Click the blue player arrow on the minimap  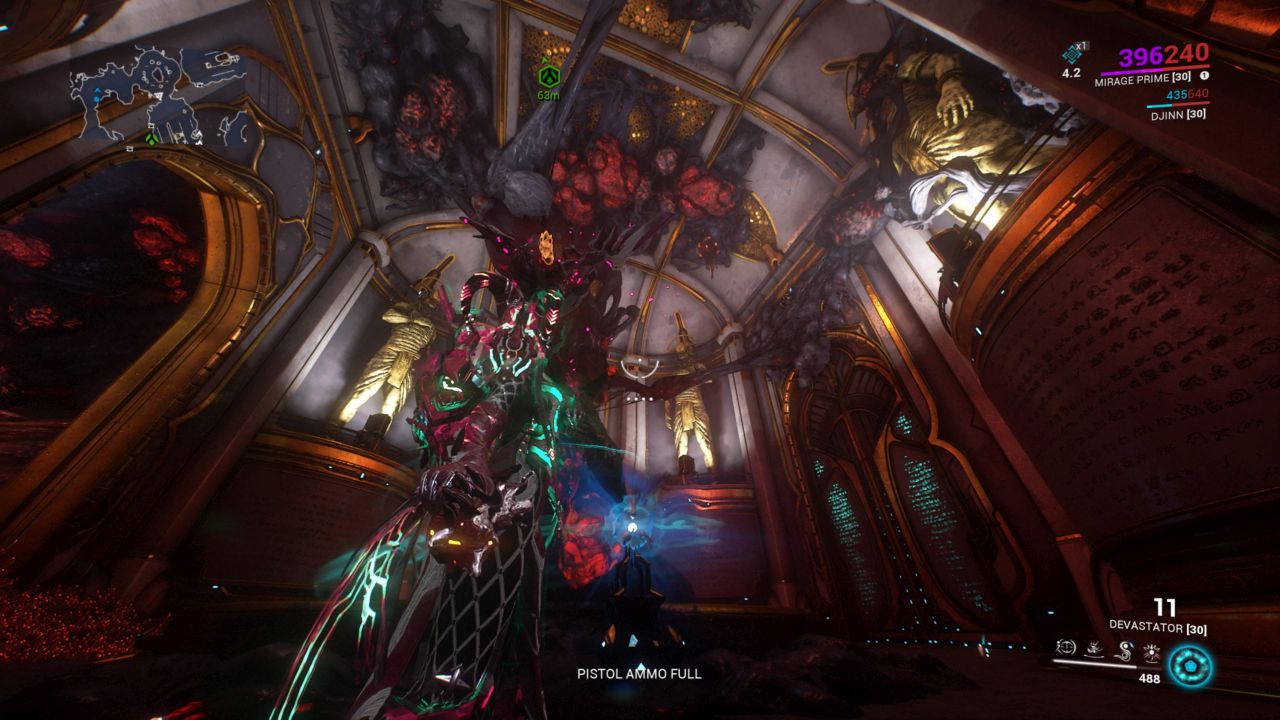(x=98, y=90)
